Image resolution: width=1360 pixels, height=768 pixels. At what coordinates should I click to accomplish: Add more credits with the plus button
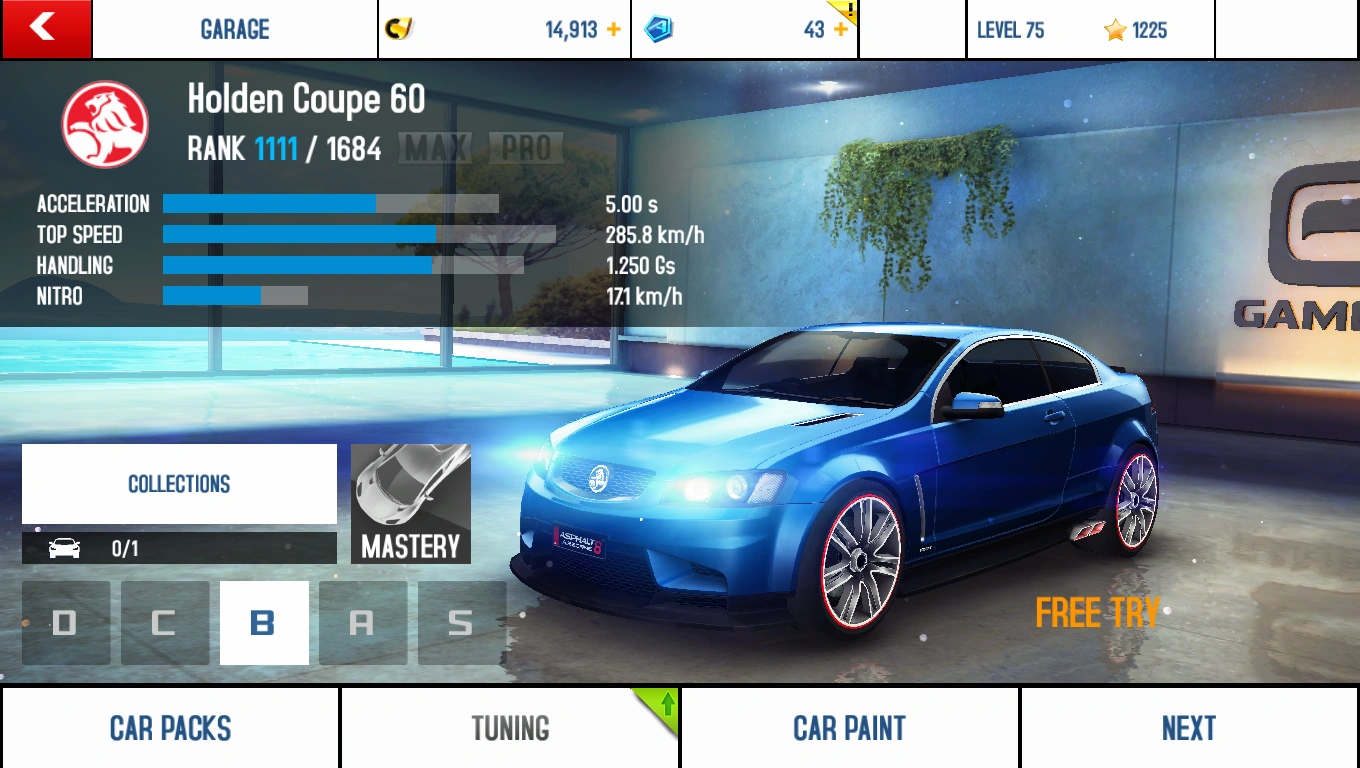pyautogui.click(x=613, y=30)
